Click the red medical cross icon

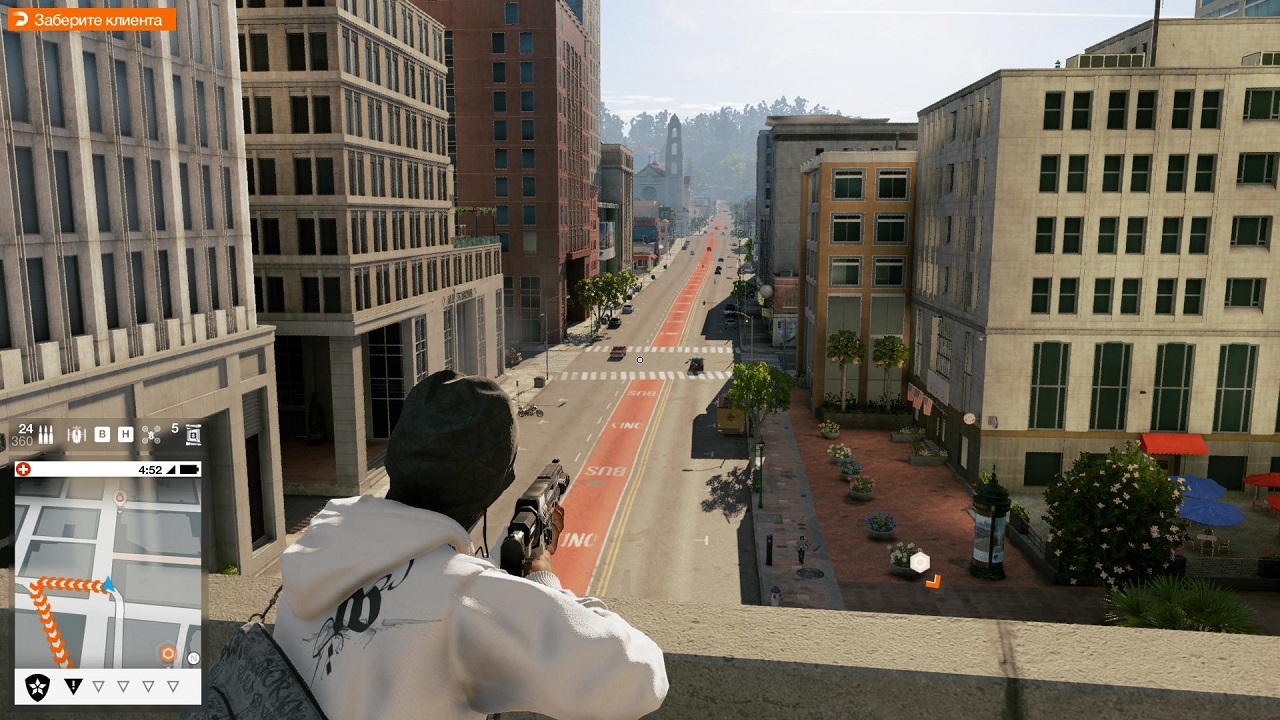pos(23,469)
